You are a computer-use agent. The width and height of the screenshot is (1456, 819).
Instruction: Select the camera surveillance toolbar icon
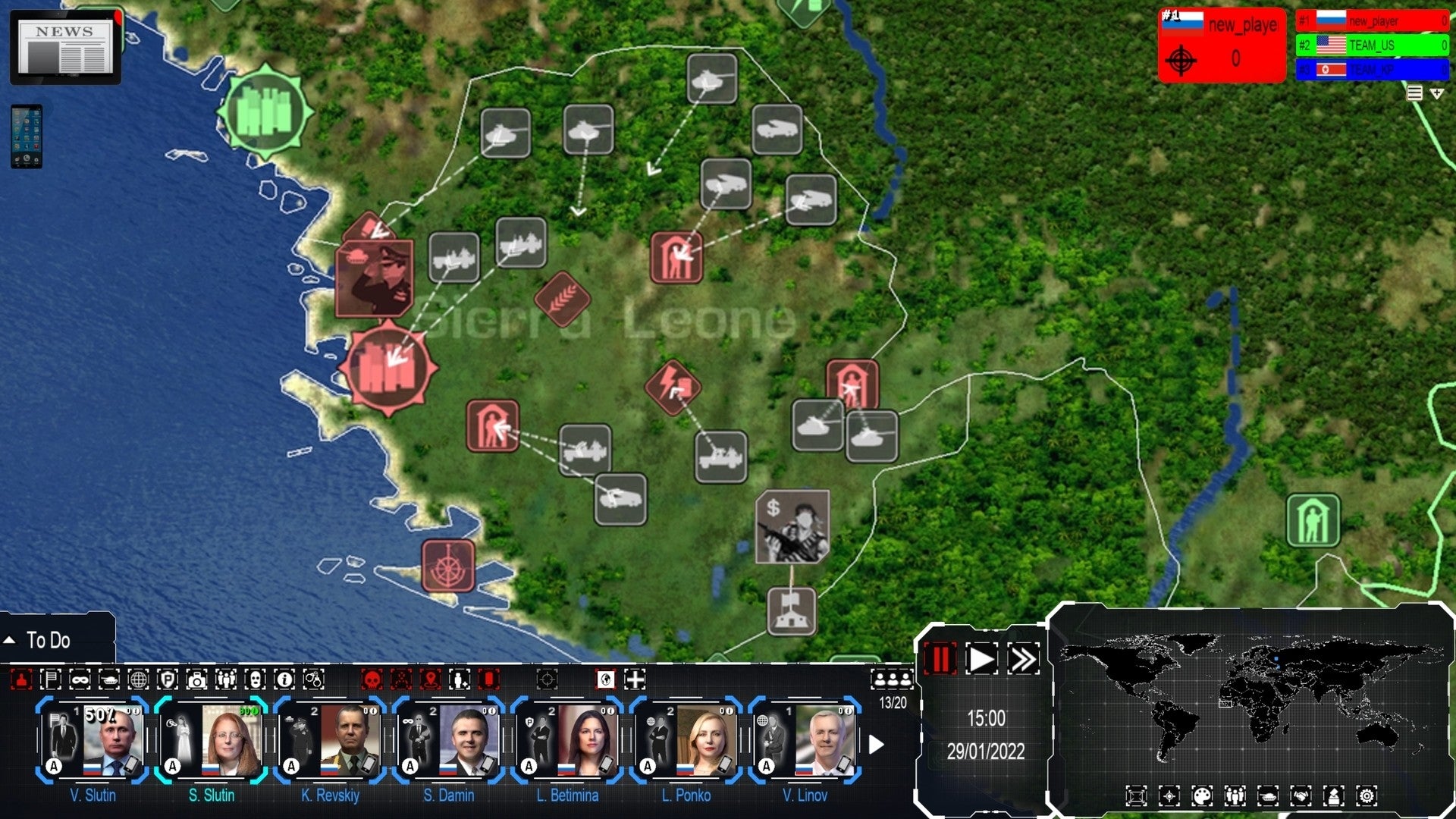196,681
